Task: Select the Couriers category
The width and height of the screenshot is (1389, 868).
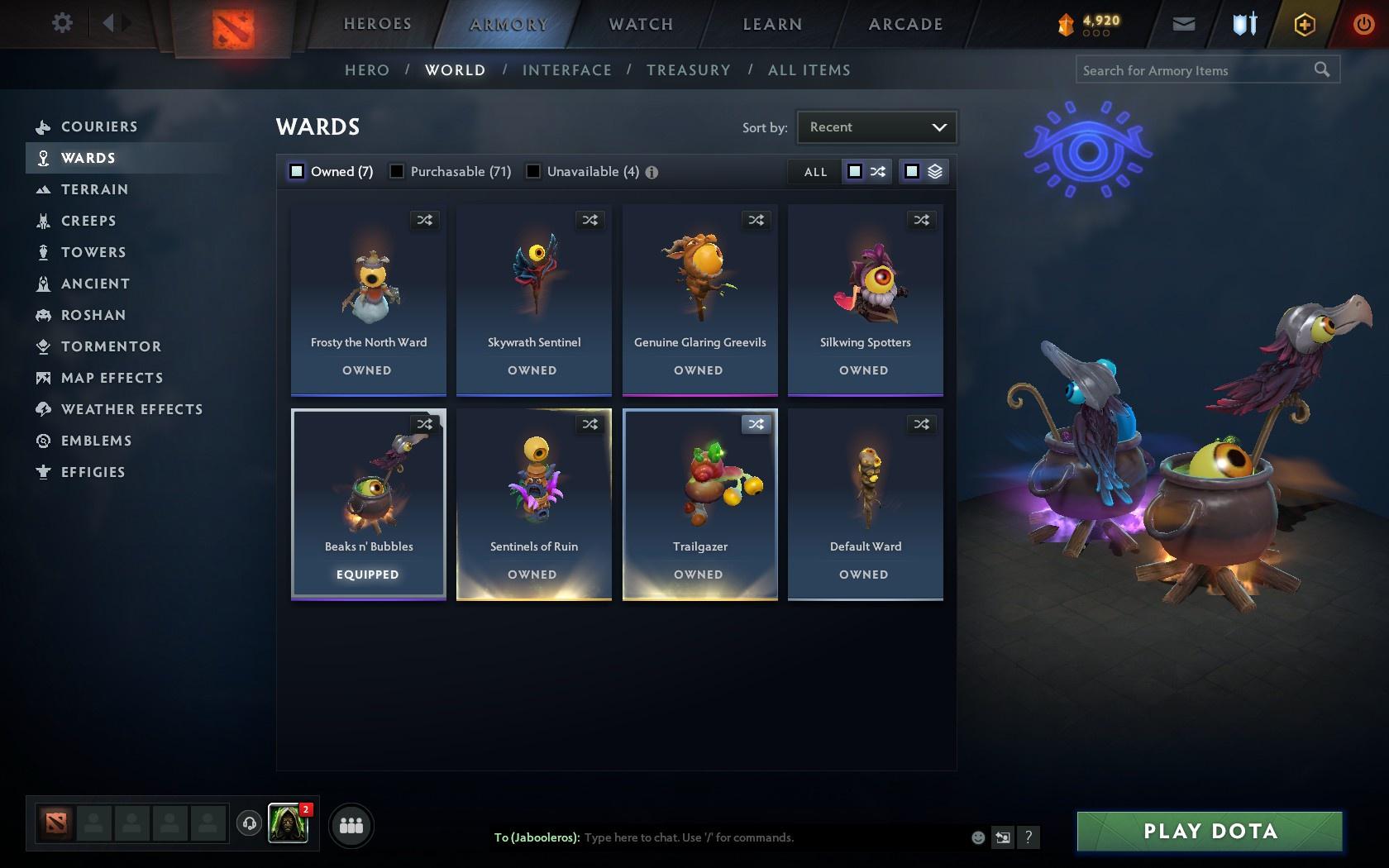Action: point(98,126)
